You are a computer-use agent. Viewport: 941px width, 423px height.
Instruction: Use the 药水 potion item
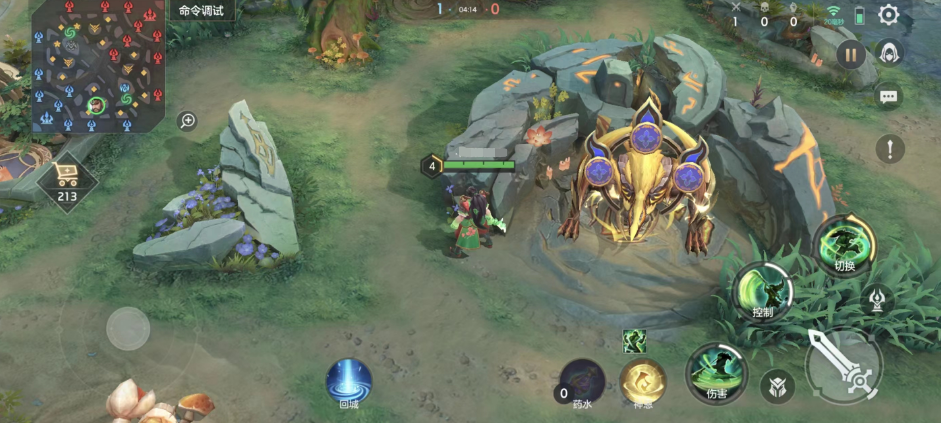tap(582, 383)
